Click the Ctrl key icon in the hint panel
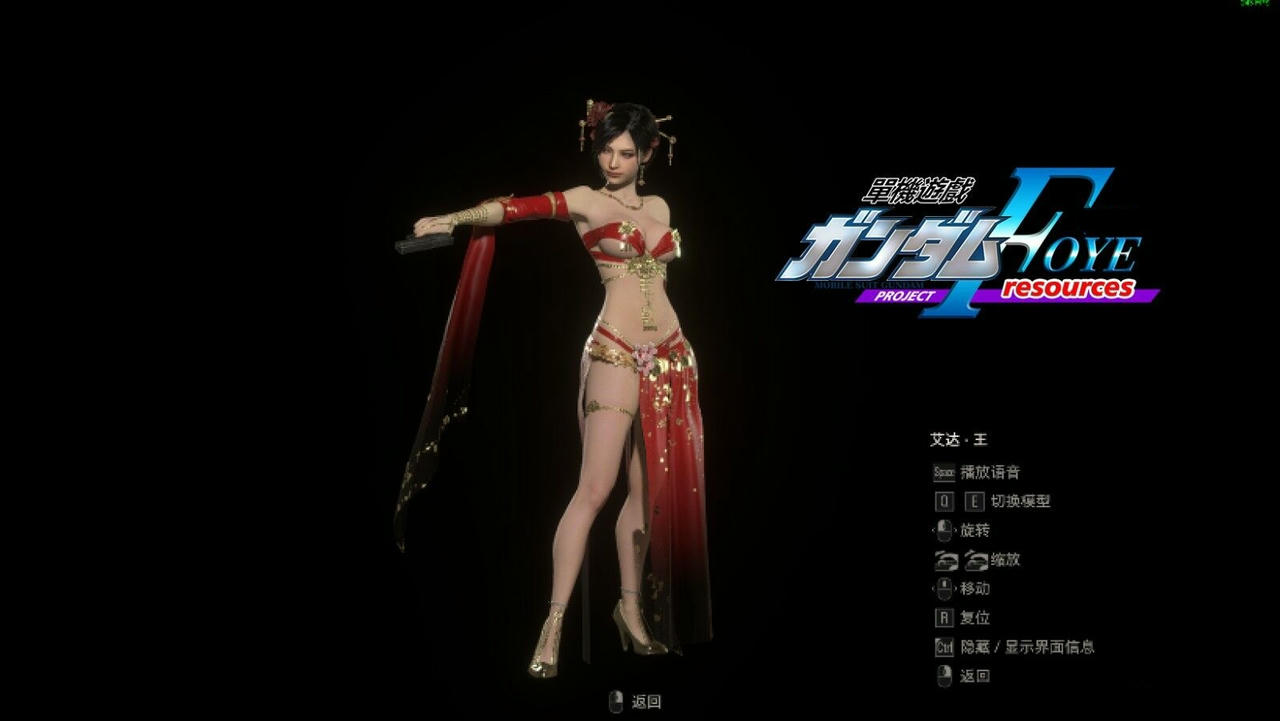The image size is (1280, 721). click(x=943, y=647)
